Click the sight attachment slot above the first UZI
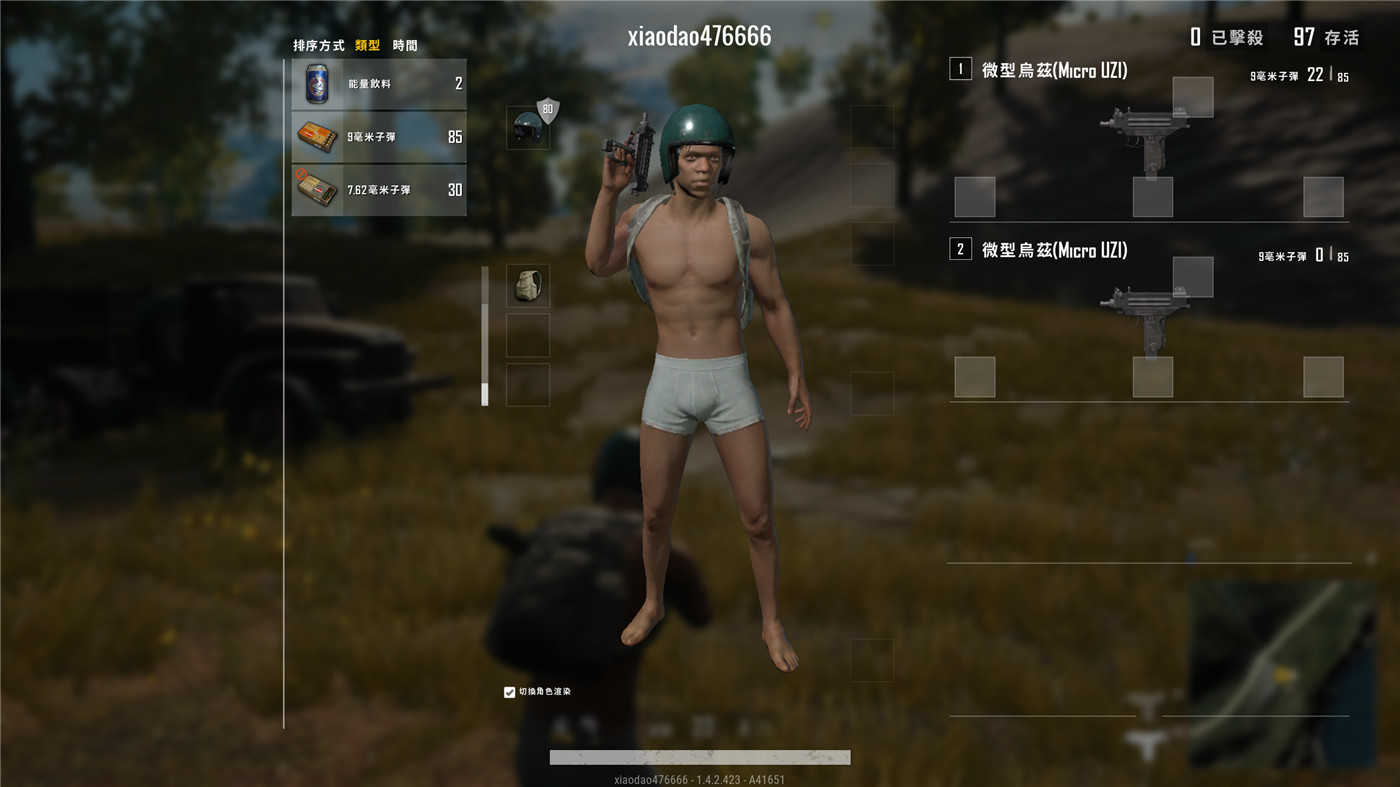This screenshot has width=1400, height=787. [1192, 95]
